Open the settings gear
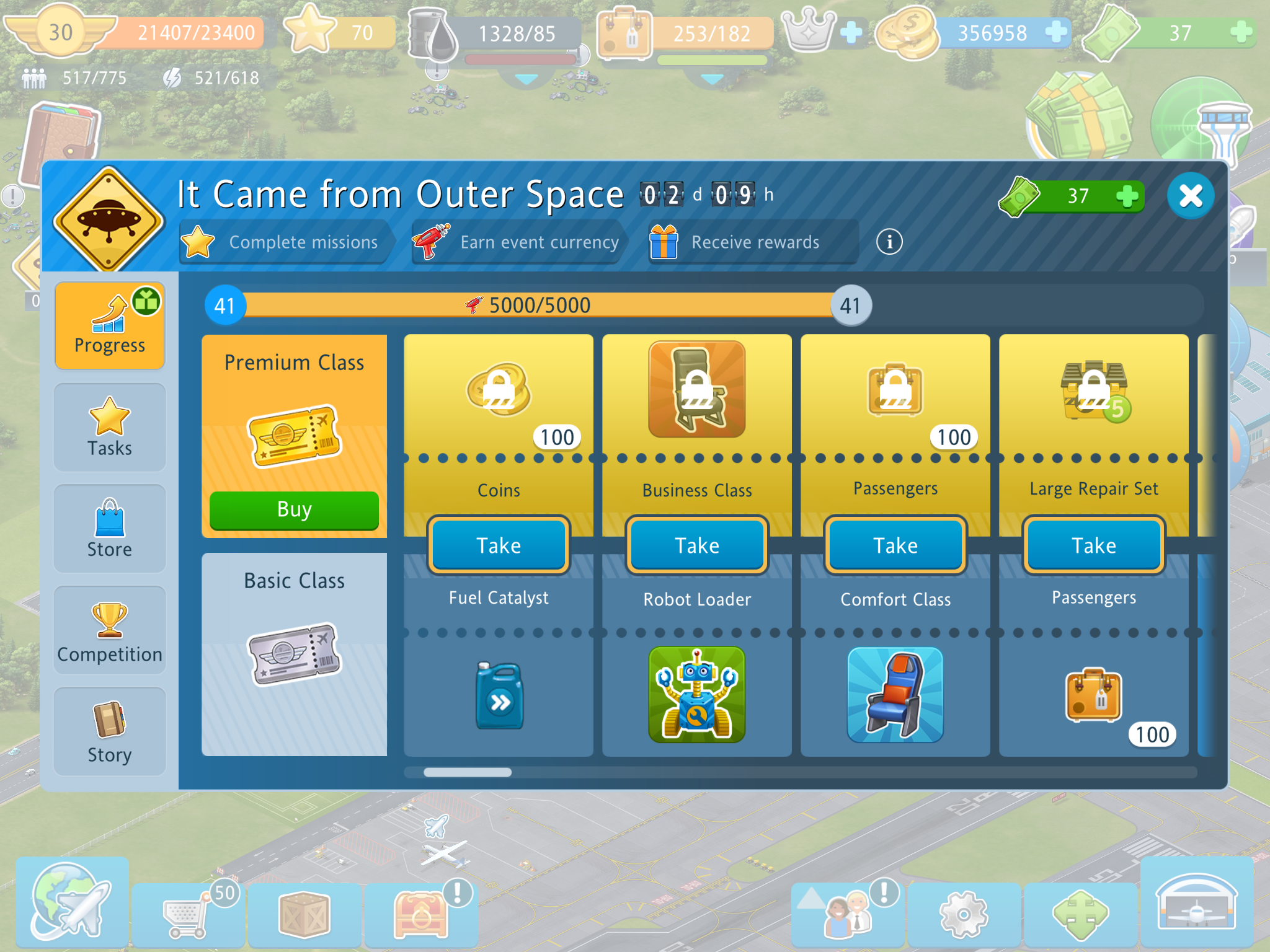This screenshot has width=1270, height=952. 963,915
